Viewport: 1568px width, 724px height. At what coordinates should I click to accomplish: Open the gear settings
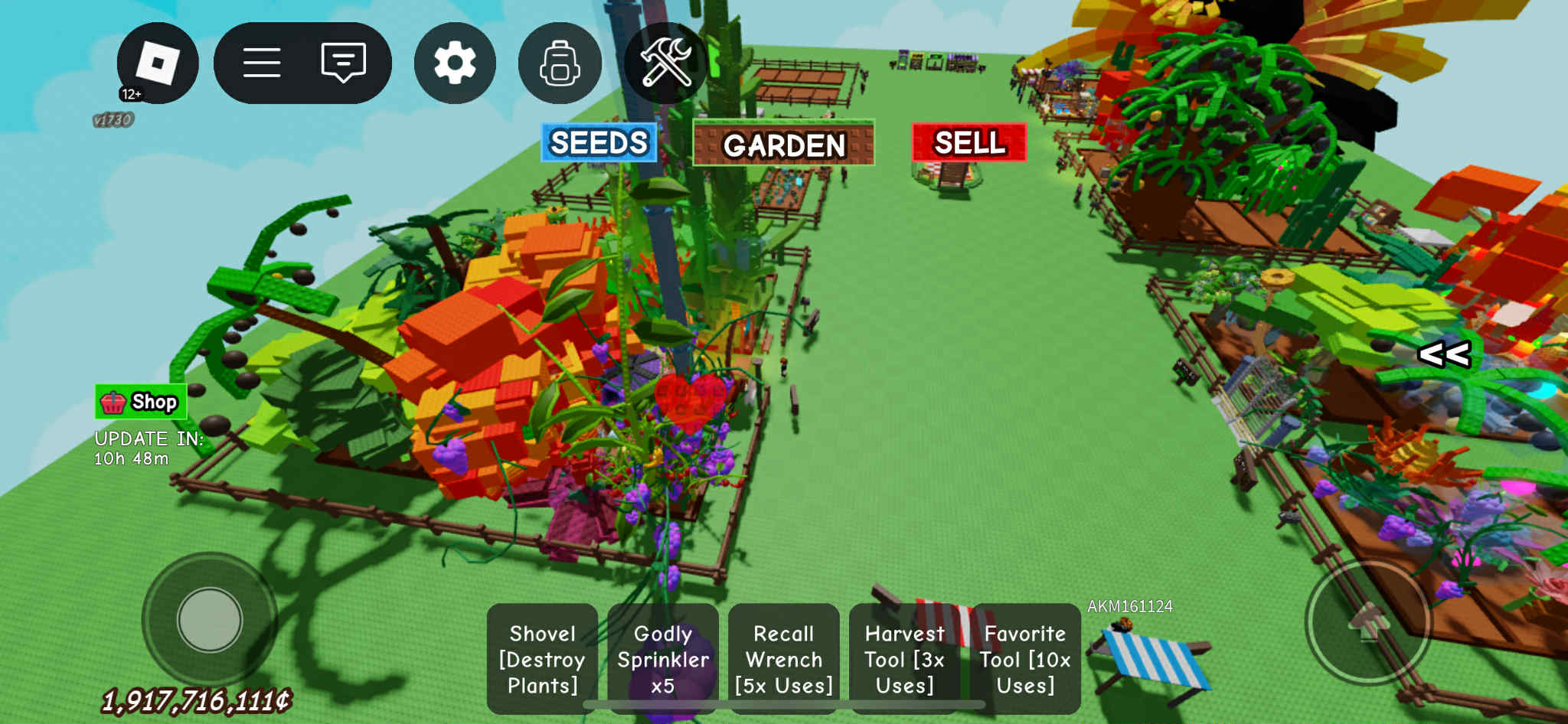click(455, 63)
